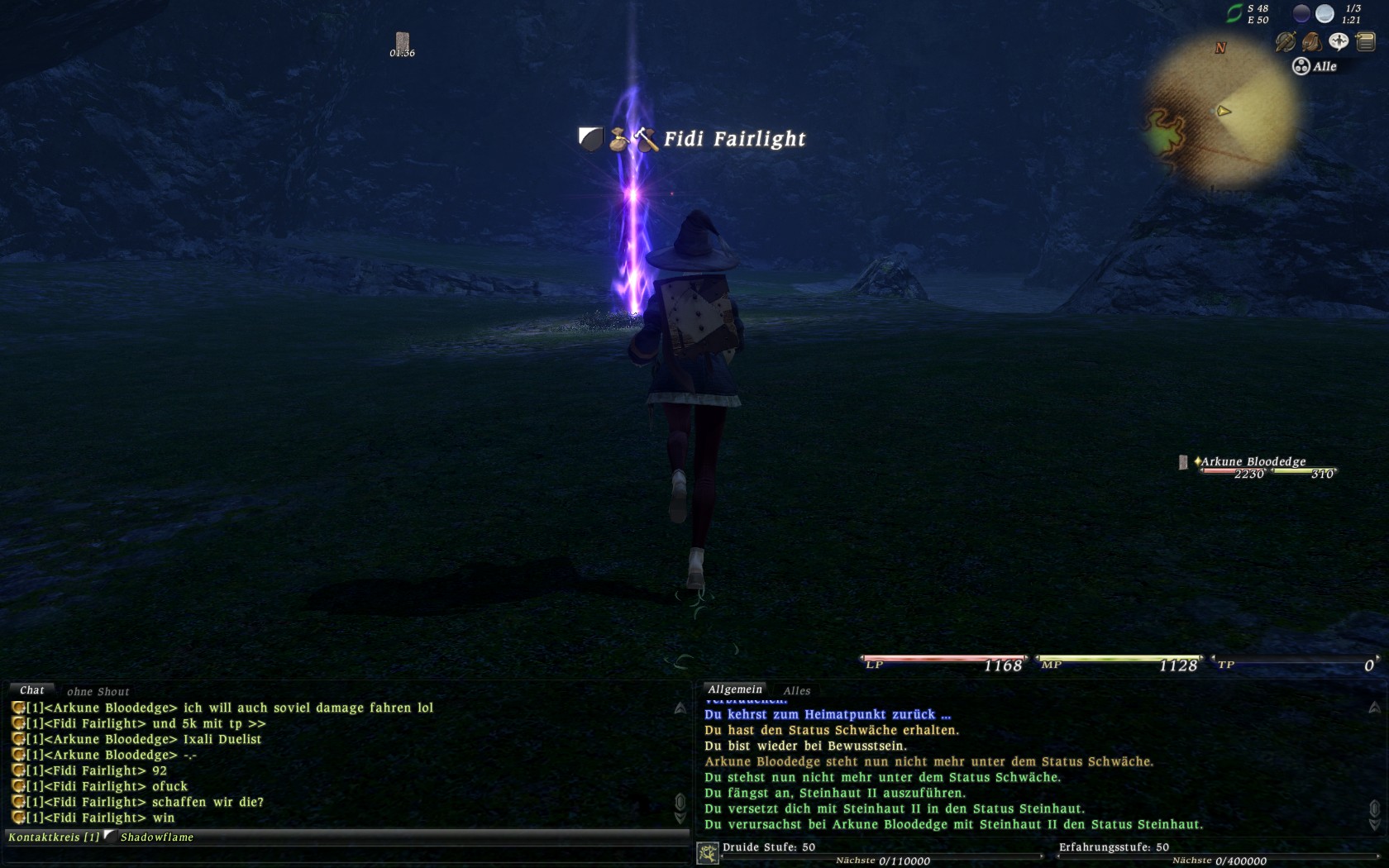Open the sword and shield gear icon
The width and height of the screenshot is (1389, 868).
coord(1285,41)
